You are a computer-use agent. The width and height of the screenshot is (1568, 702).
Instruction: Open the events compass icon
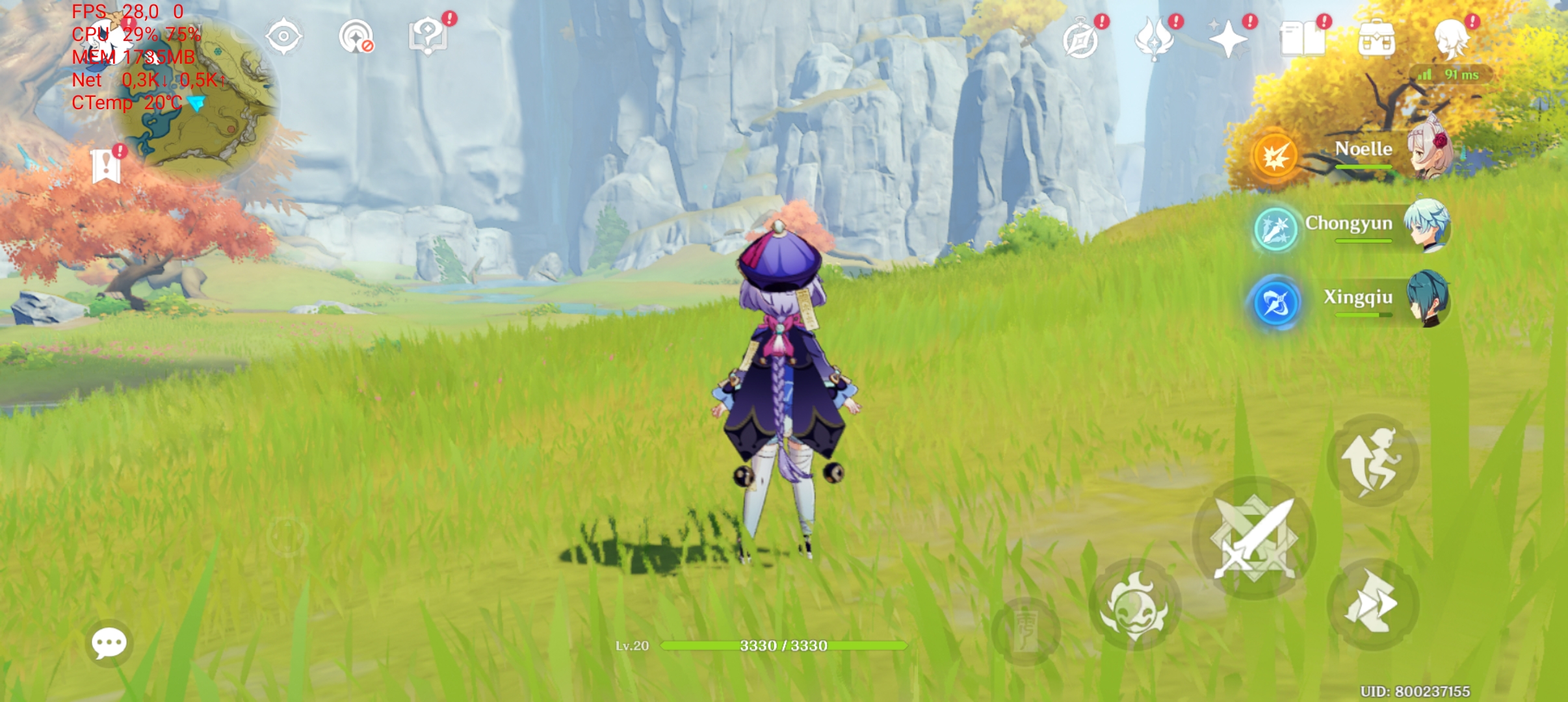1080,39
